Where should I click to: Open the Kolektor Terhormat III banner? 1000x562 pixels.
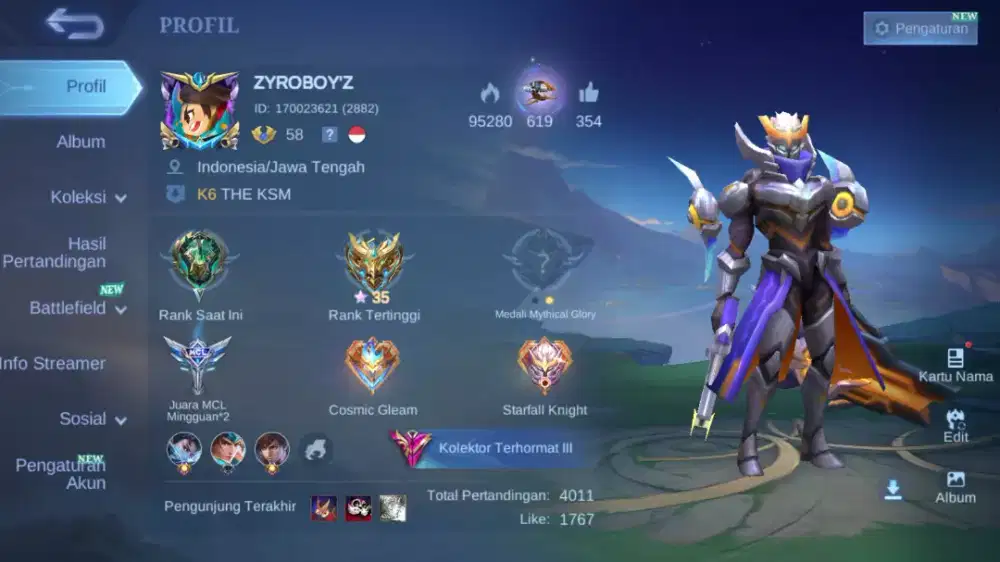[490, 448]
